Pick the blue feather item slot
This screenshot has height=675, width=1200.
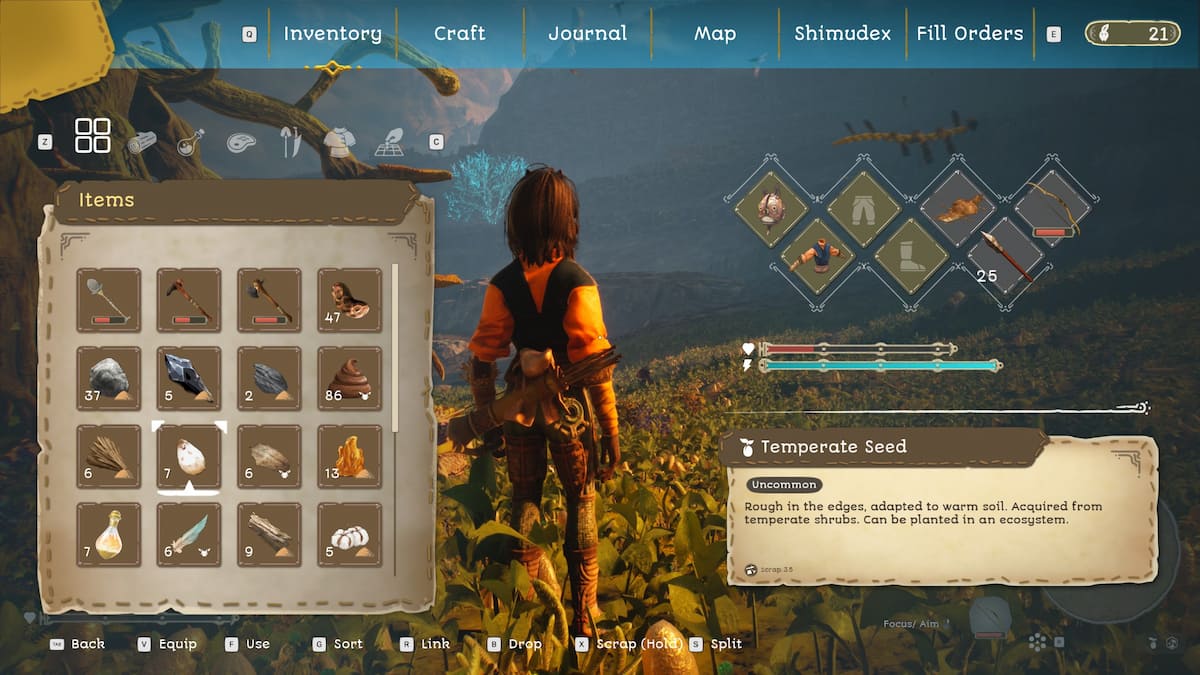(189, 535)
